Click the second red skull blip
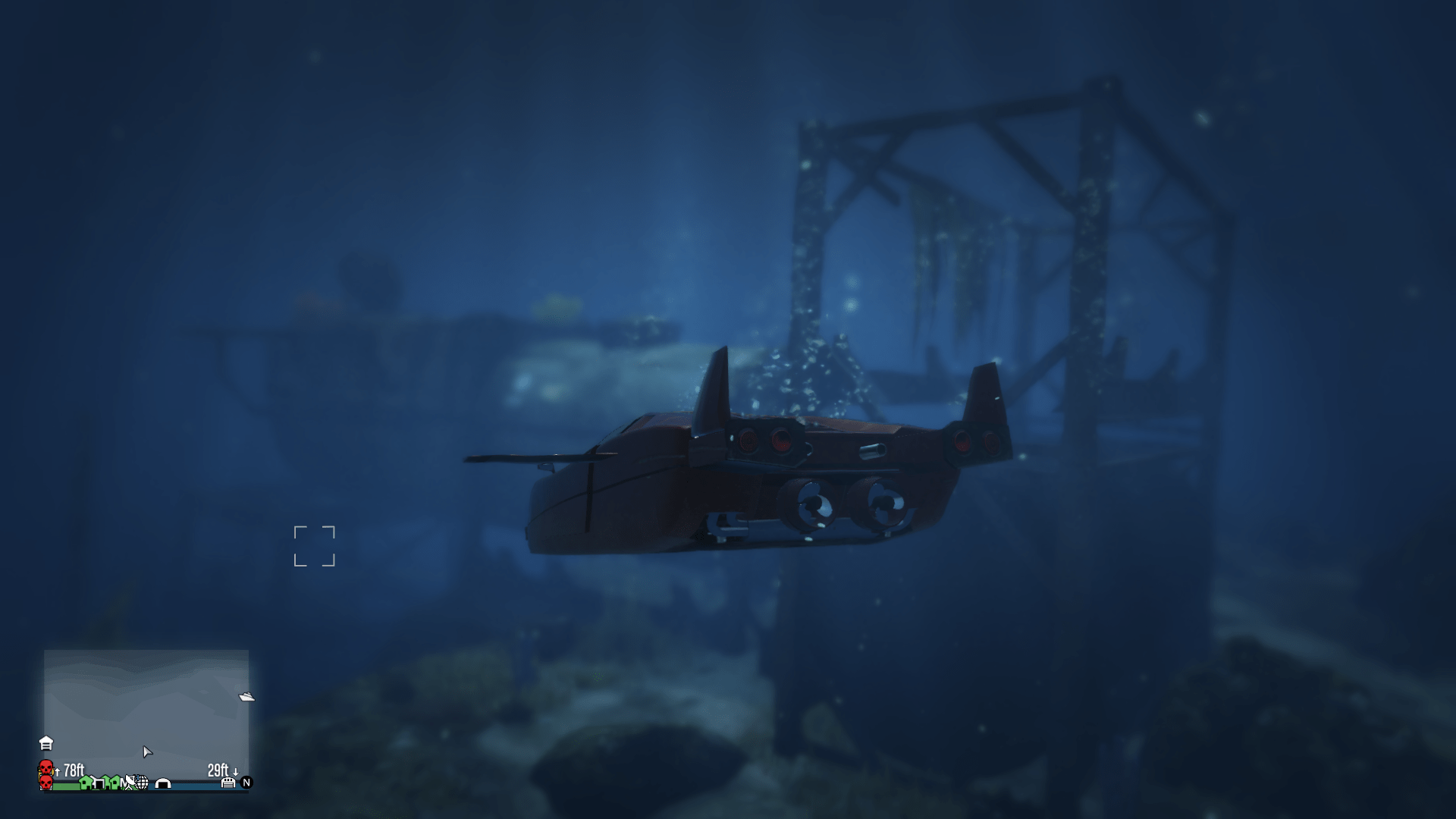Viewport: 1456px width, 819px height. point(45,784)
